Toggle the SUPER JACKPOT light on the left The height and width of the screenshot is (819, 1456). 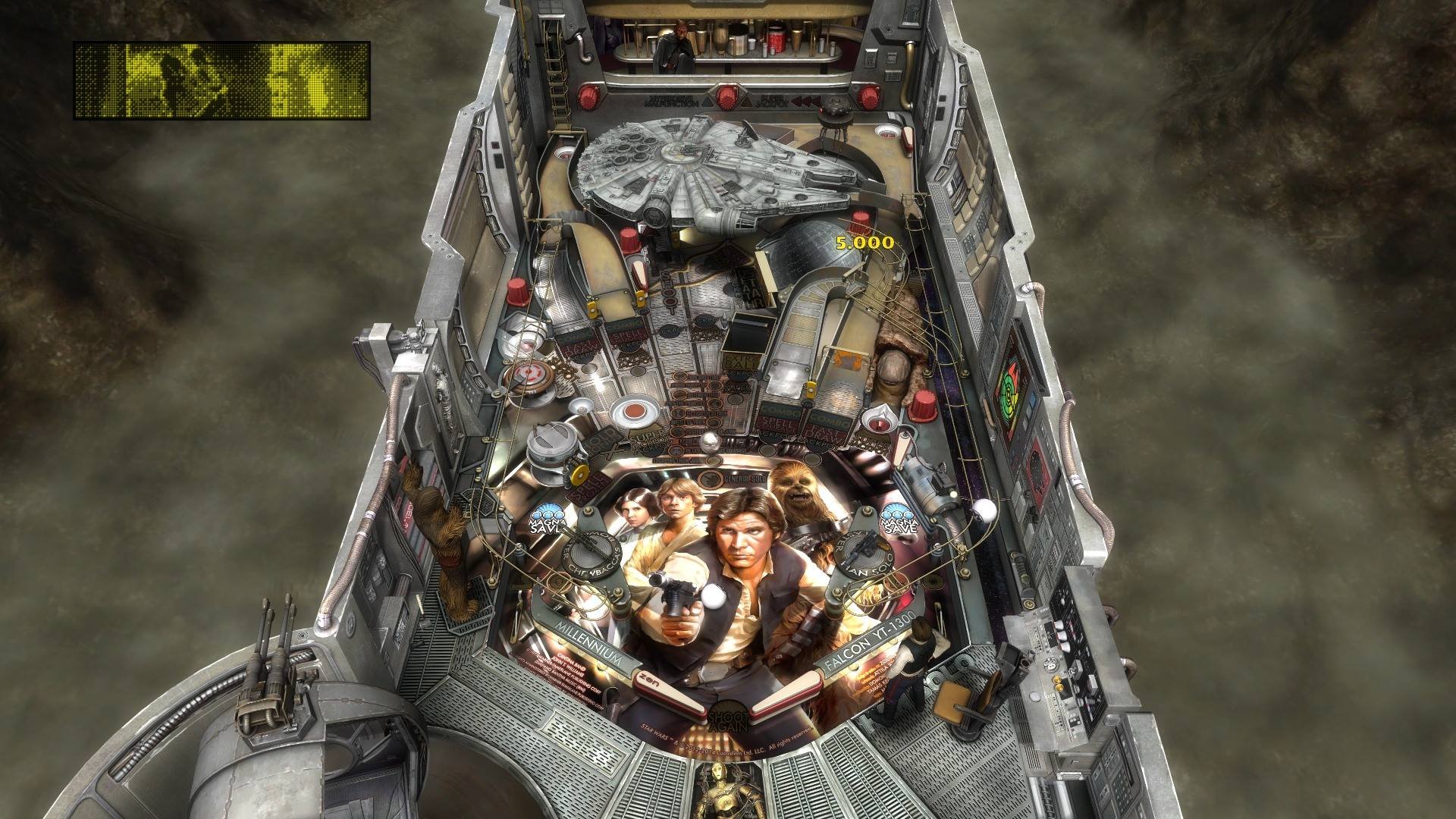click(645, 441)
